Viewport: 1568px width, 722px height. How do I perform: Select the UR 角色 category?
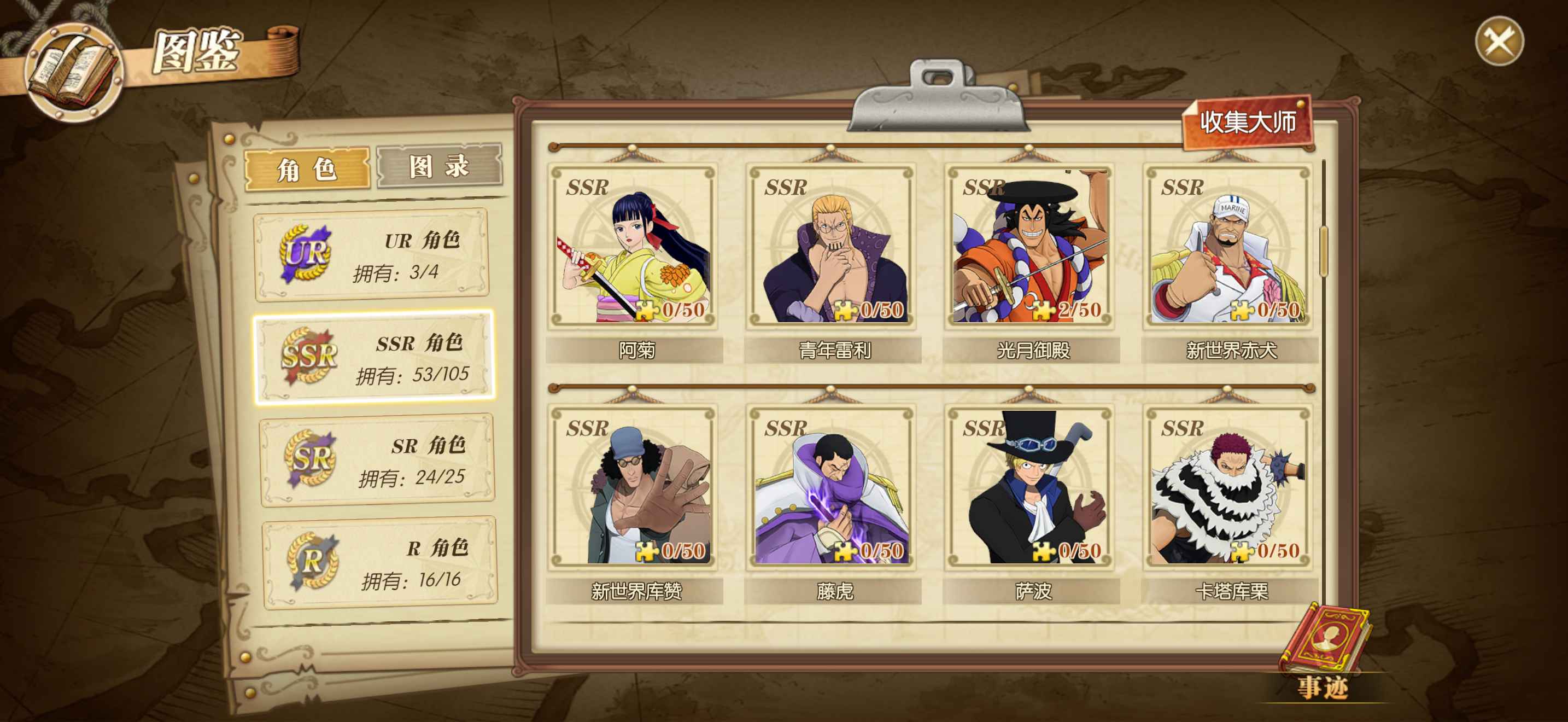372,255
